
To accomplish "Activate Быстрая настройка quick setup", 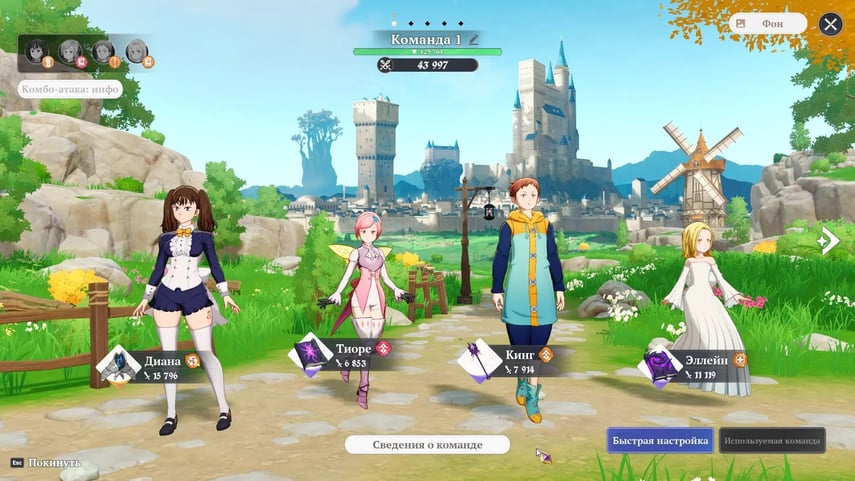I will tap(659, 441).
